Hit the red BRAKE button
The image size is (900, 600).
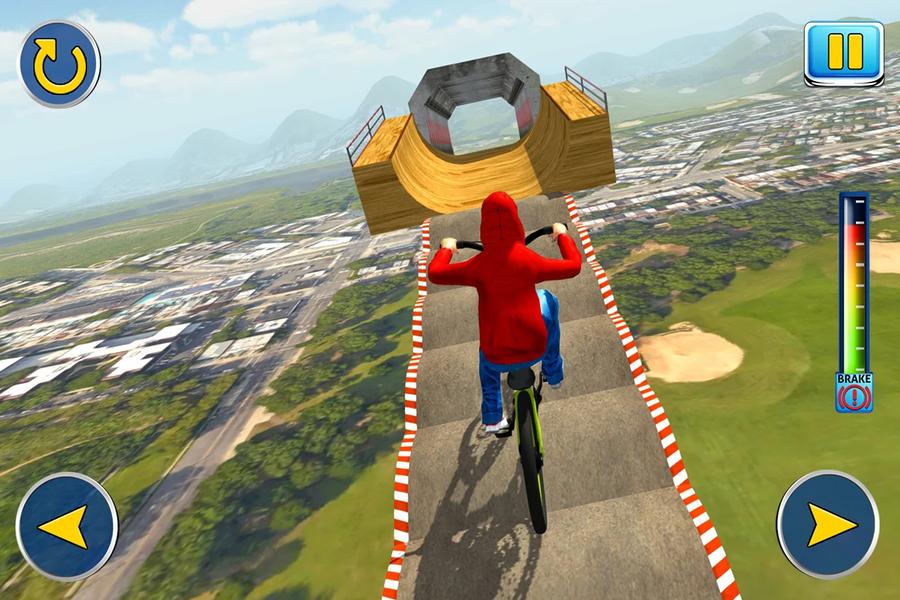coord(854,392)
